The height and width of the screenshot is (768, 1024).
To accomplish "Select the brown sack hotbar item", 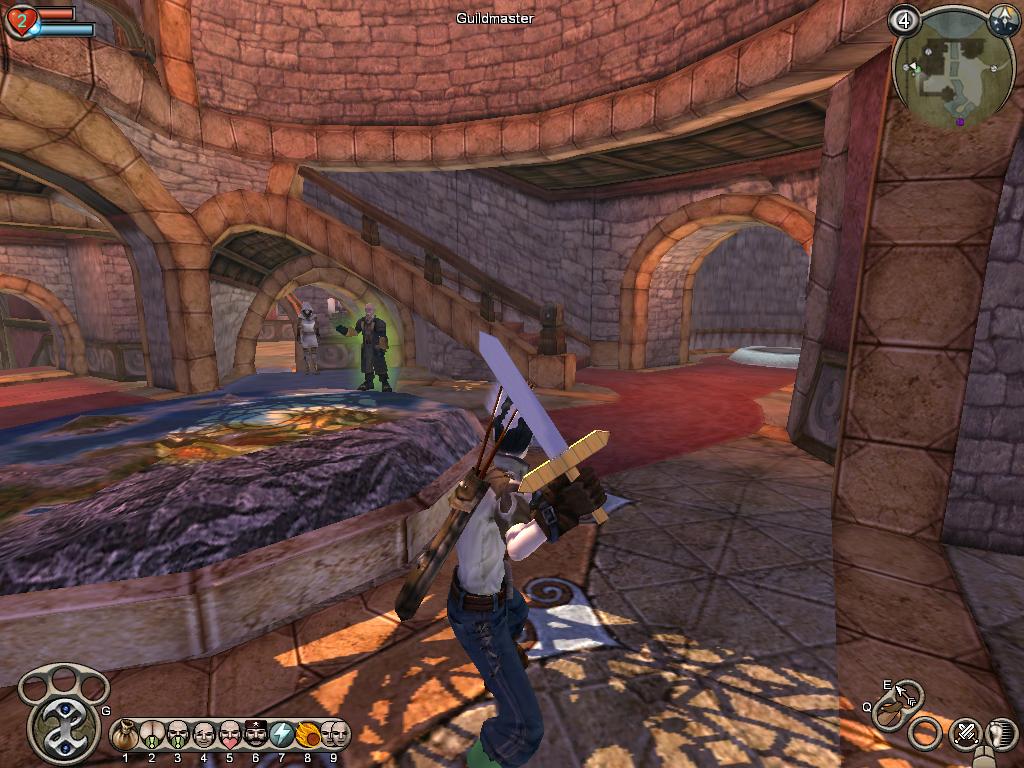I will click(x=125, y=735).
